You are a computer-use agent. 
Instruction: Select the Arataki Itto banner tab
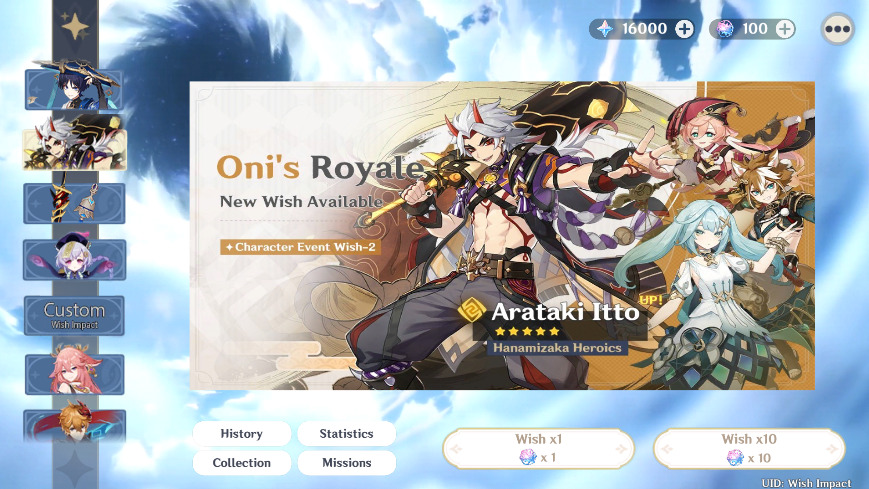[x=74, y=147]
